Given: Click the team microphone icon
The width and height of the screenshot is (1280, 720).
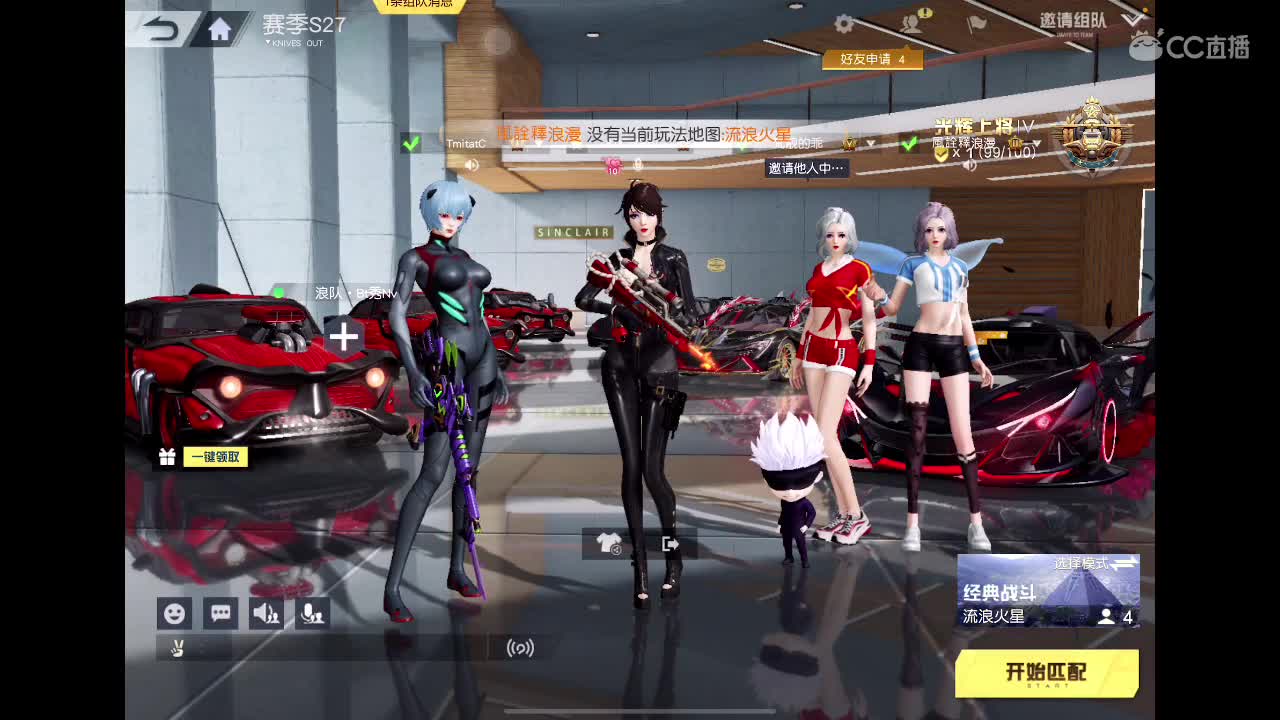Looking at the screenshot, I should click(x=311, y=613).
